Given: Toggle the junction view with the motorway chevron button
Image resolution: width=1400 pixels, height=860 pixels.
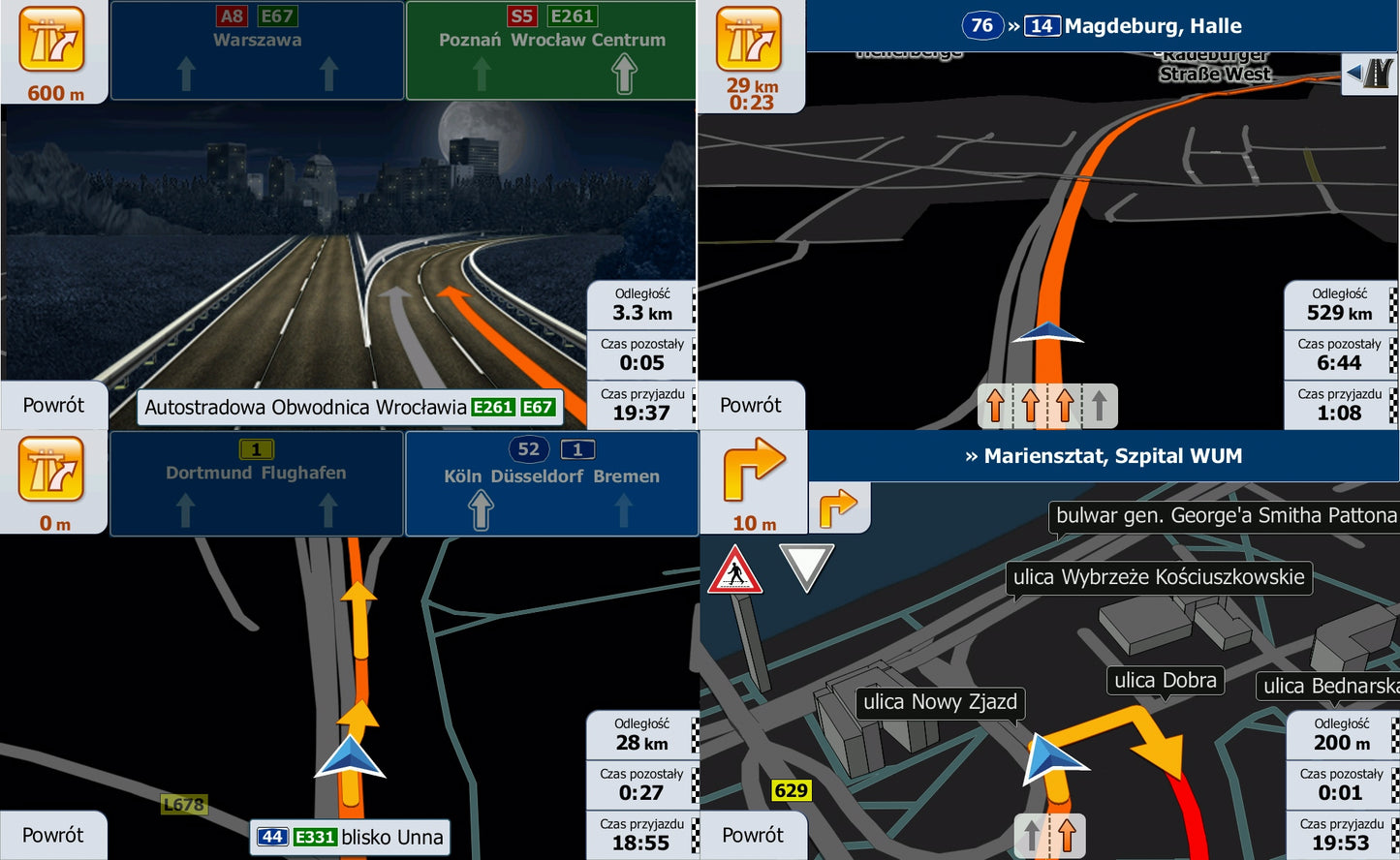Looking at the screenshot, I should pyautogui.click(x=1369, y=74).
